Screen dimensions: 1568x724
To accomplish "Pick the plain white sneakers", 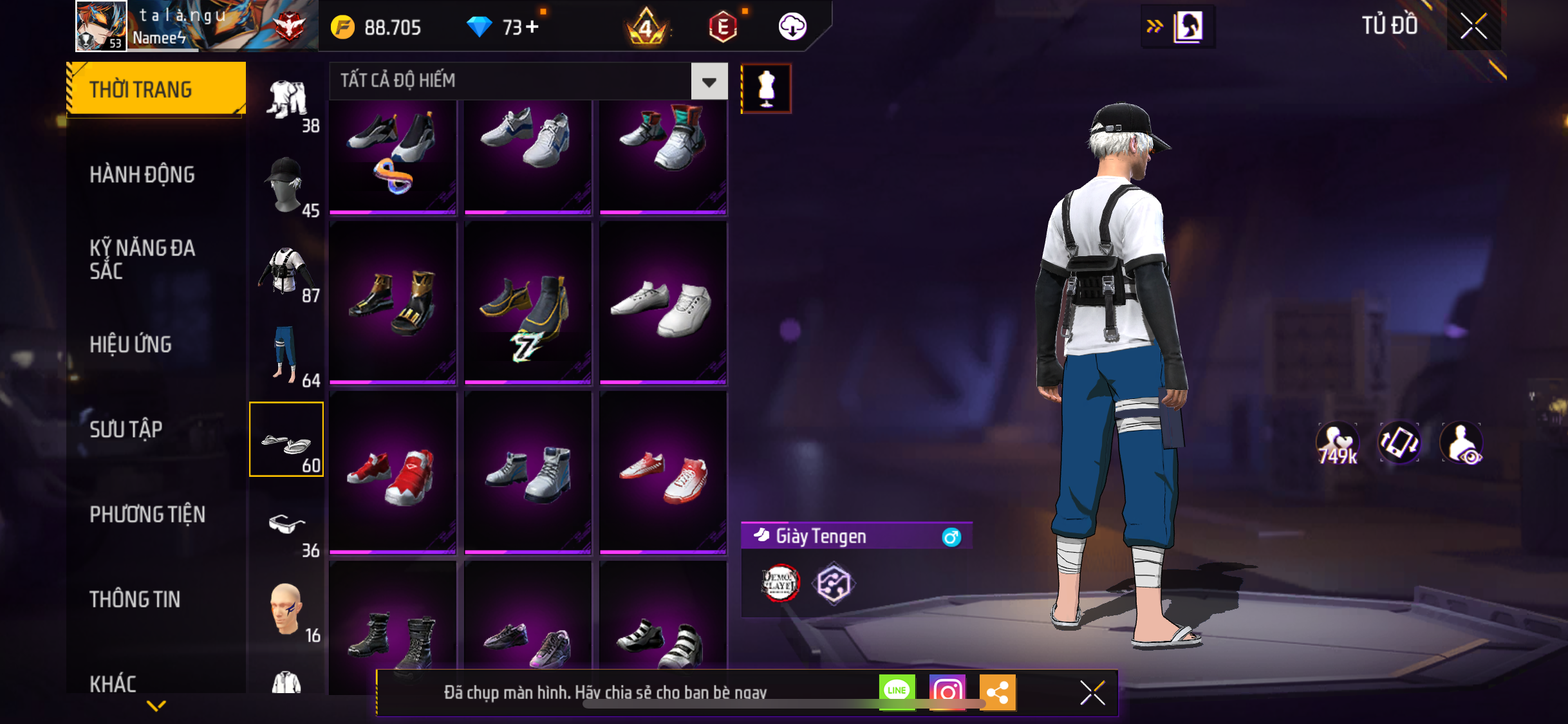I will [x=663, y=304].
